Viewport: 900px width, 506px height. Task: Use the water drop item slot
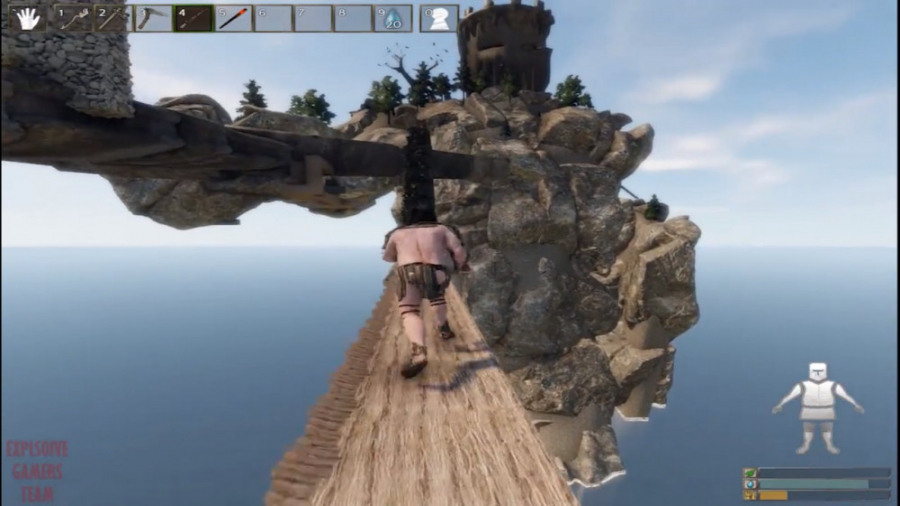click(393, 18)
